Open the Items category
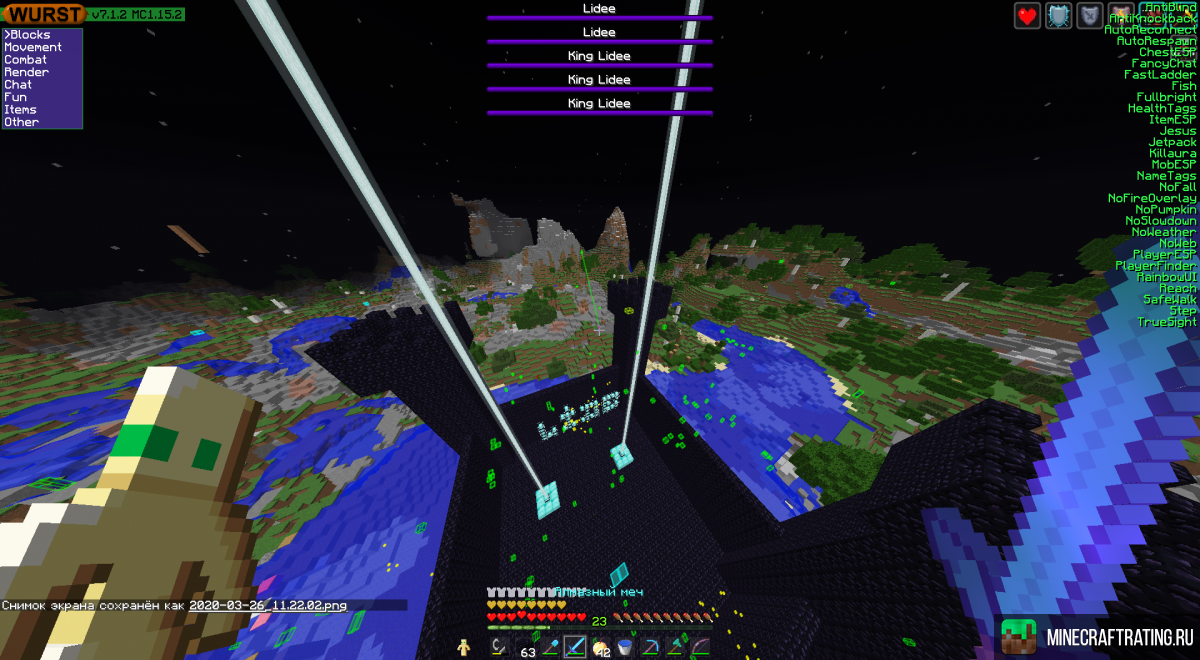Image resolution: width=1200 pixels, height=660 pixels. click(x=21, y=110)
